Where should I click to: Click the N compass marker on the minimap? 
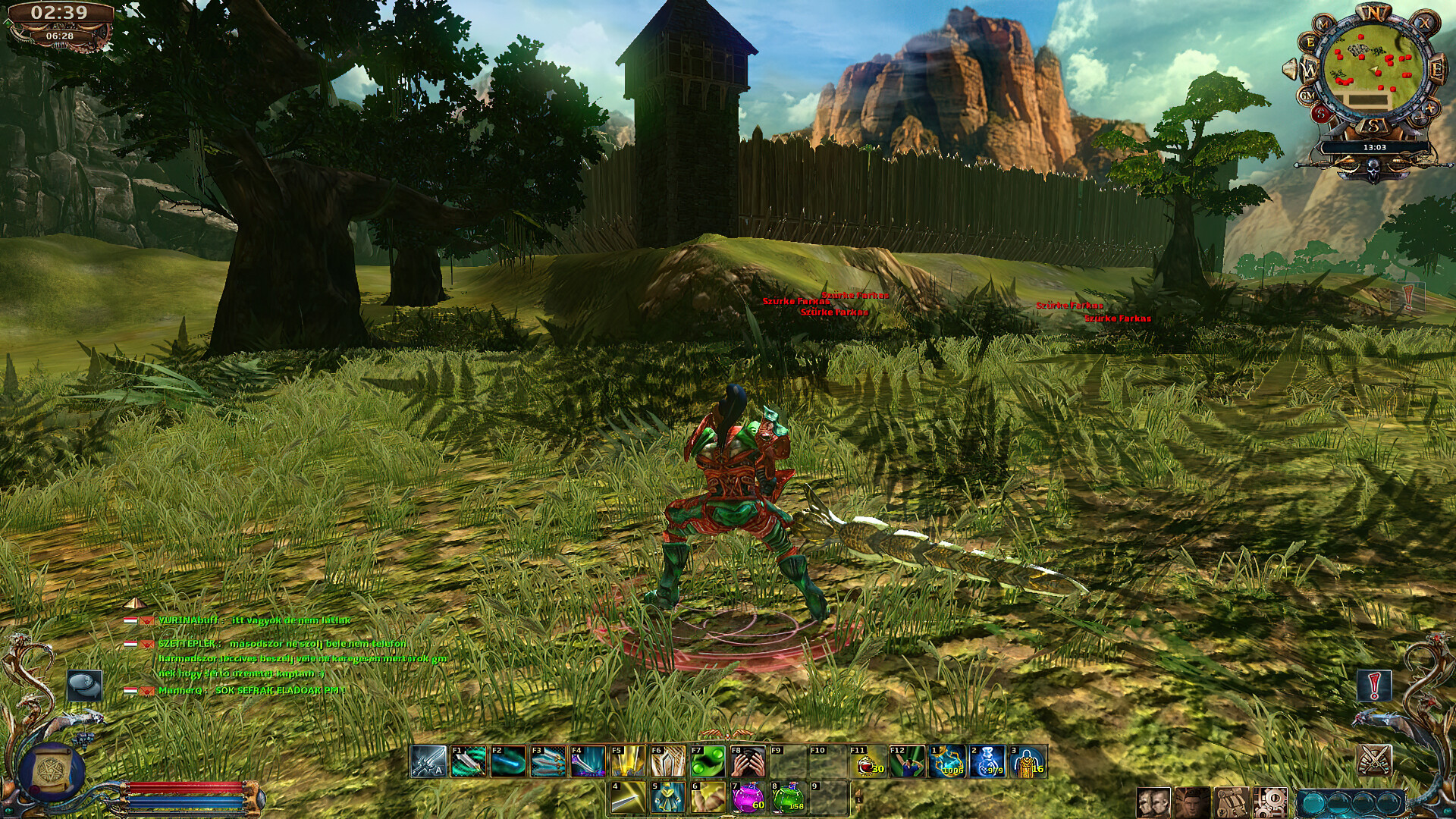[x=1374, y=12]
